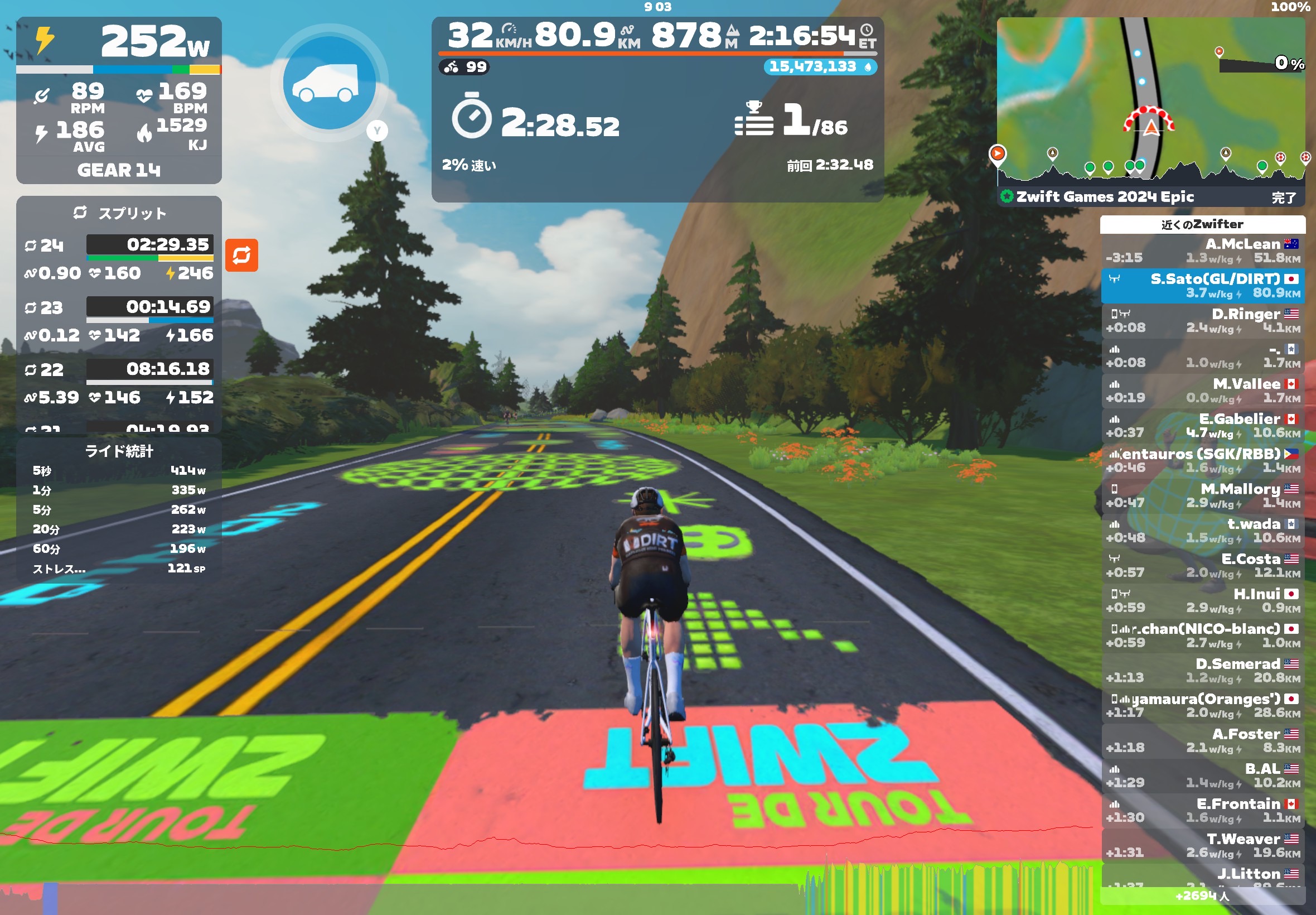1316x915 pixels.
Task: Select A.McLean in the nearby riders list
Action: (x=1202, y=251)
